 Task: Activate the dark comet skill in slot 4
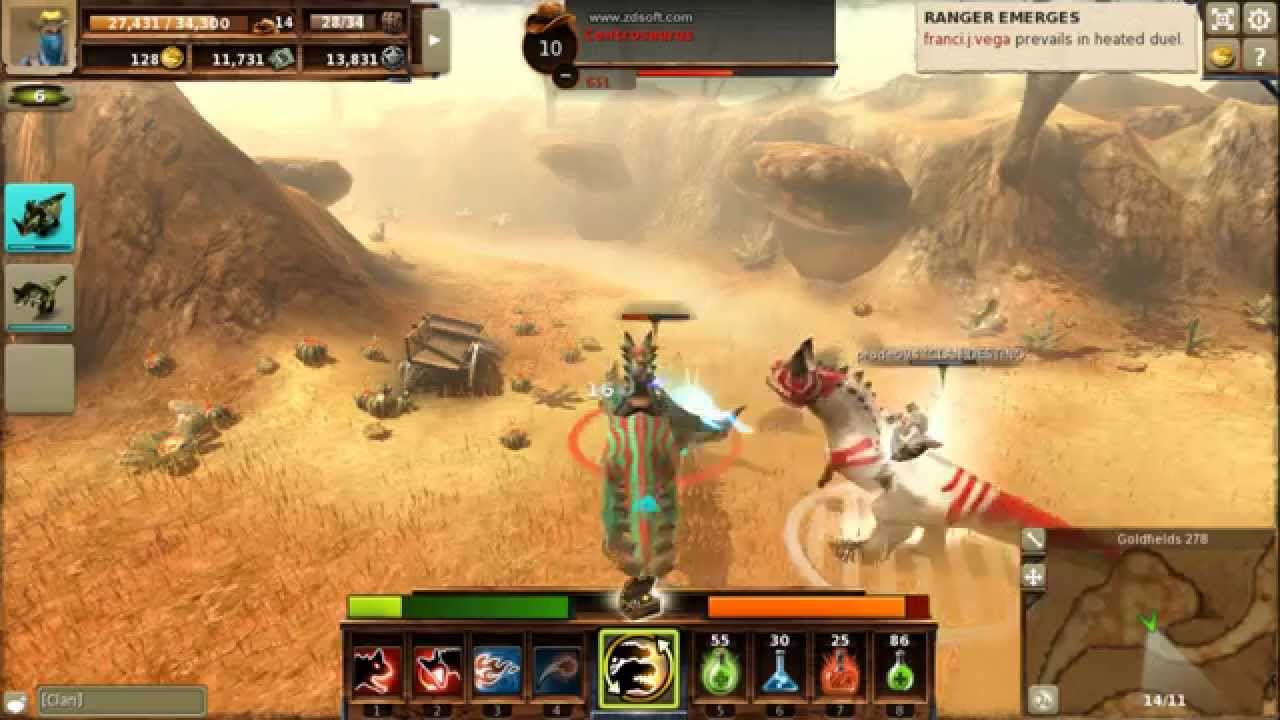pos(557,669)
